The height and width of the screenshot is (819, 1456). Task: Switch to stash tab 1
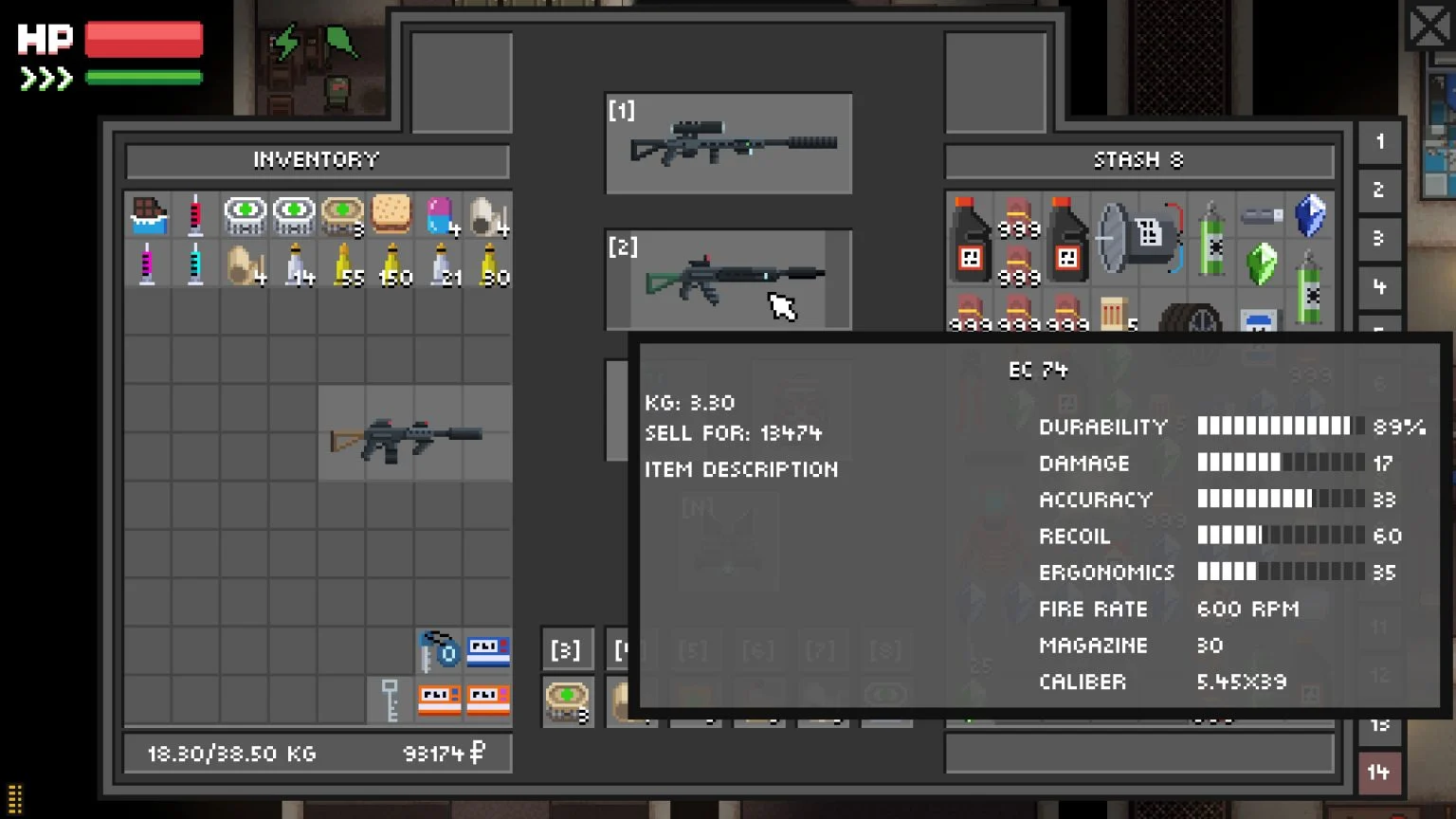pos(1379,143)
